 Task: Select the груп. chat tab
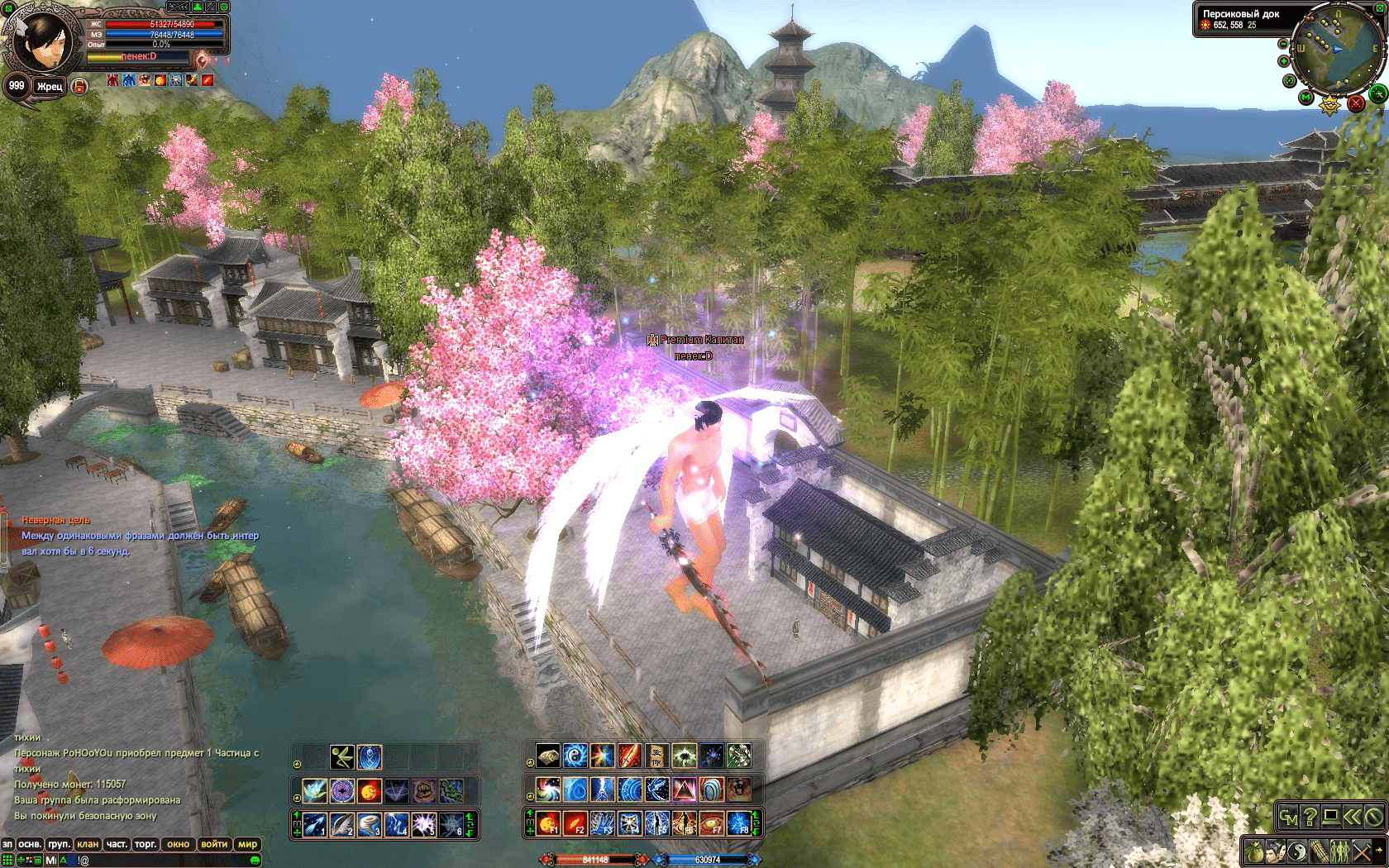59,844
